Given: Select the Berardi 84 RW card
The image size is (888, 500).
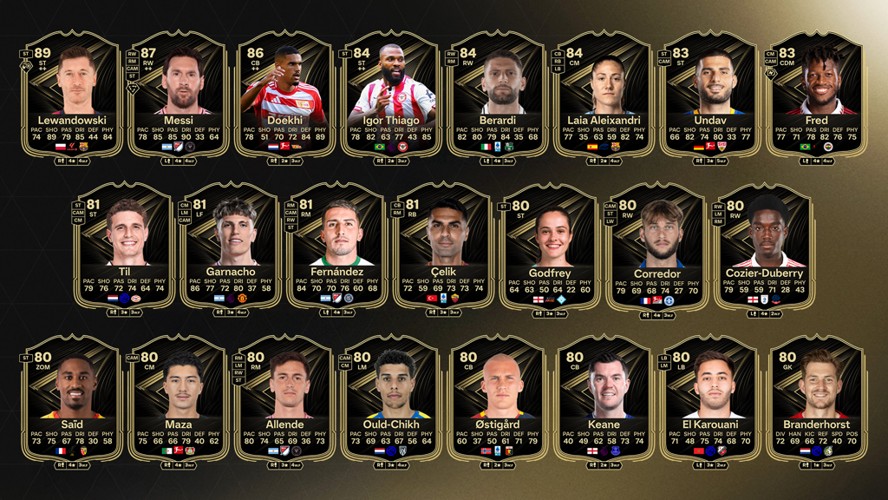Looking at the screenshot, I should point(497,95).
